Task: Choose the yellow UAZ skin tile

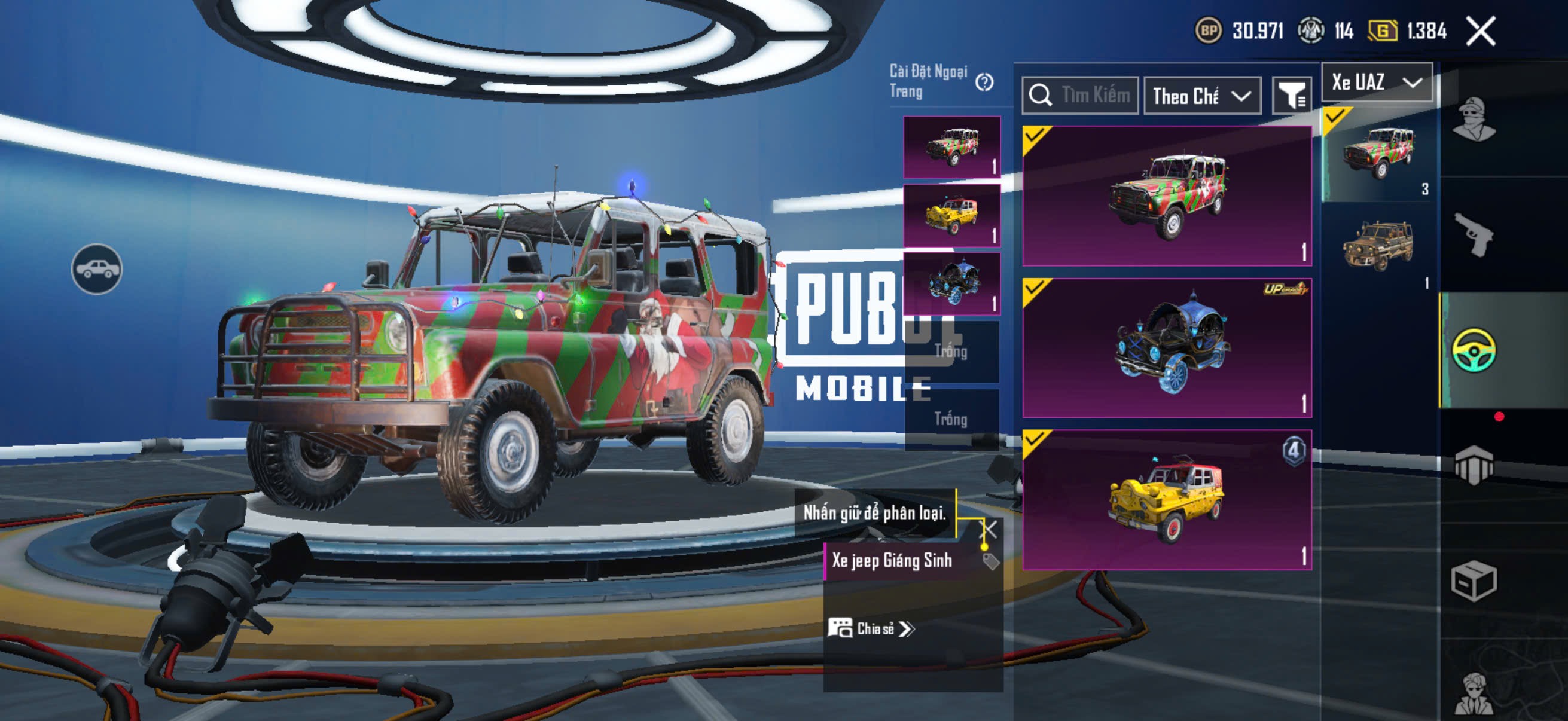Action: (x=1167, y=500)
